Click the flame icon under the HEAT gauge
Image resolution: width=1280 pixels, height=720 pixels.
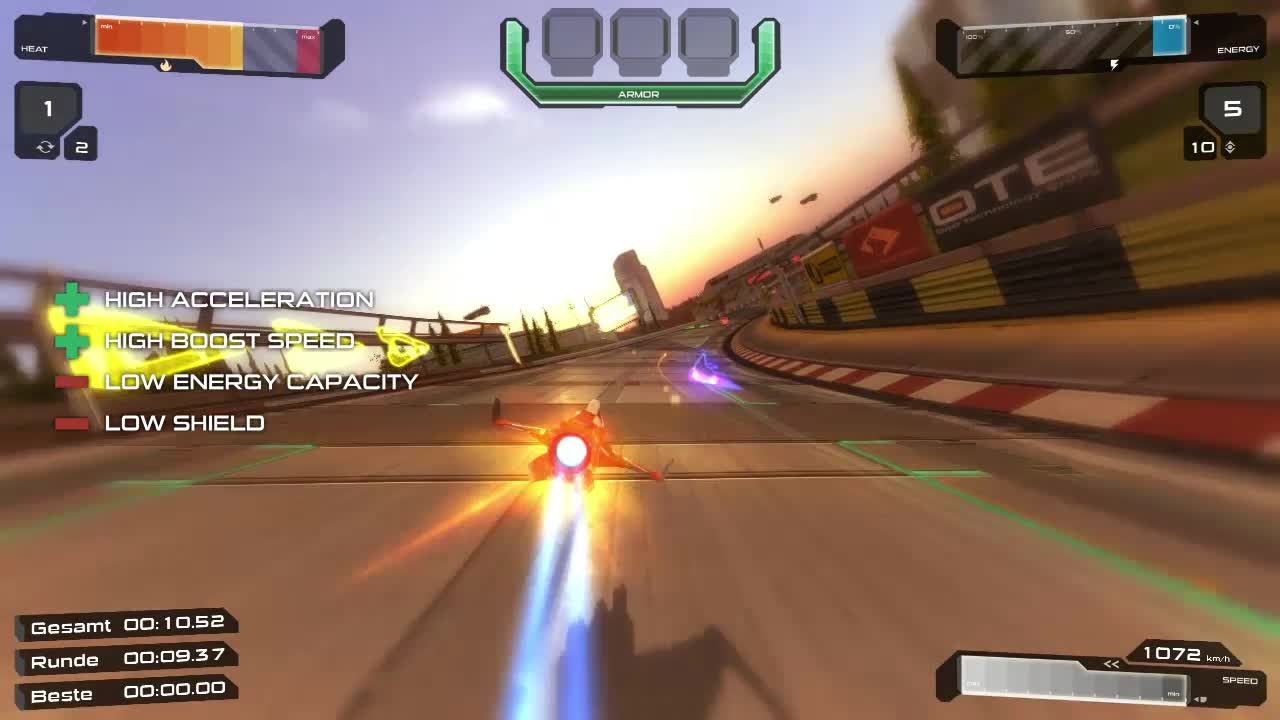[x=166, y=63]
